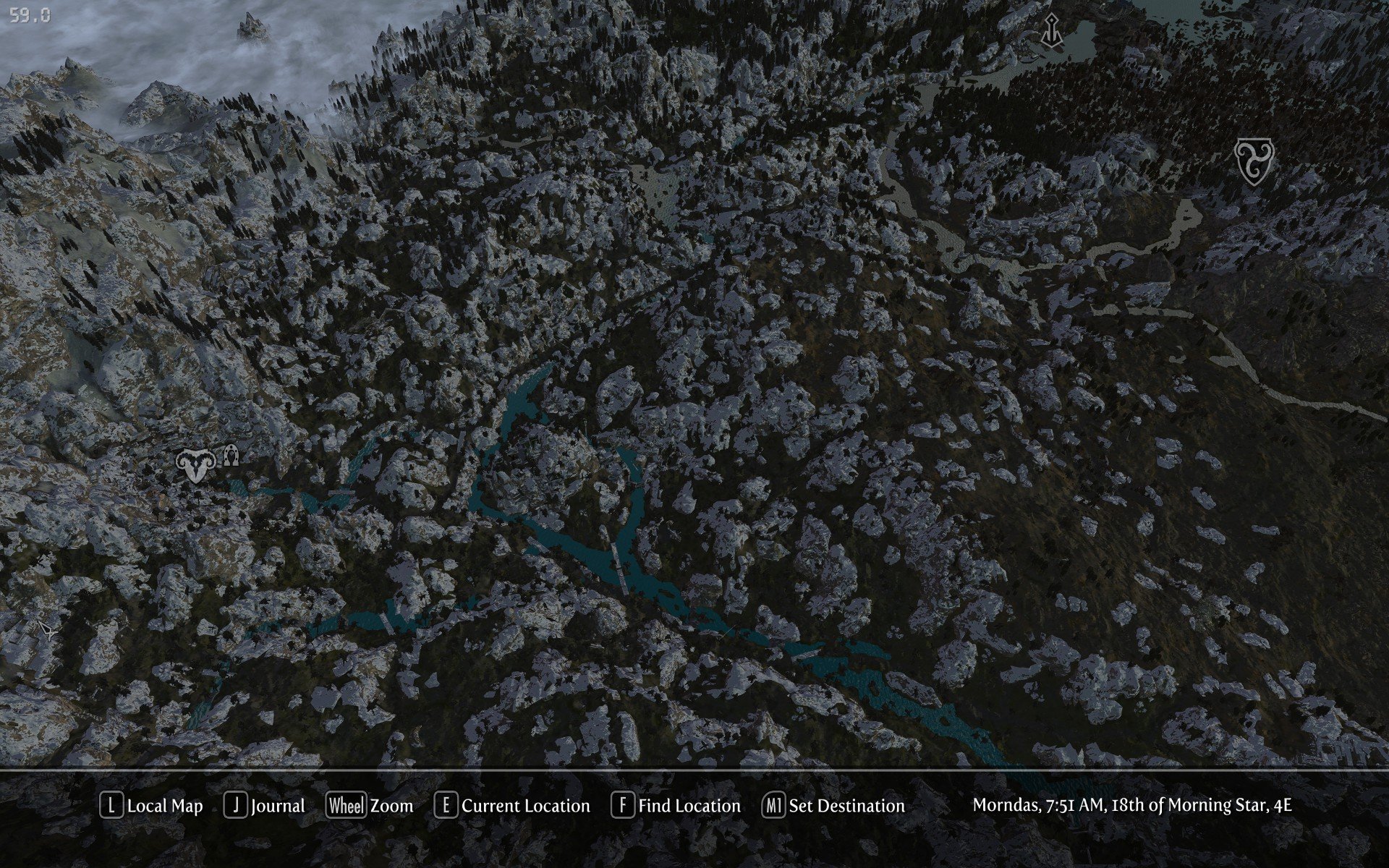Center map on Current Location
Viewport: 1389px width, 868px height.
pyautogui.click(x=512, y=806)
